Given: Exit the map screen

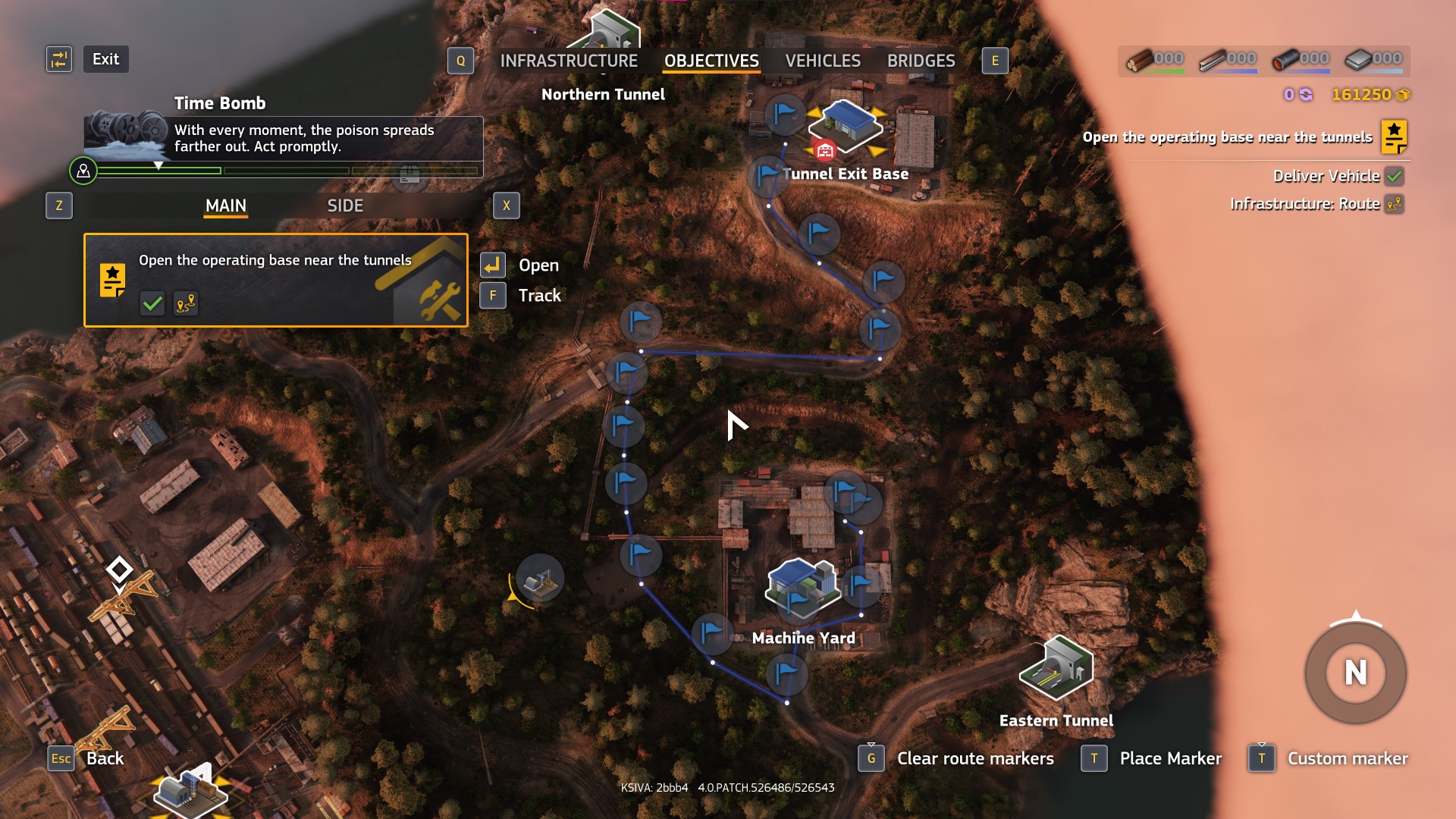Looking at the screenshot, I should [x=105, y=59].
